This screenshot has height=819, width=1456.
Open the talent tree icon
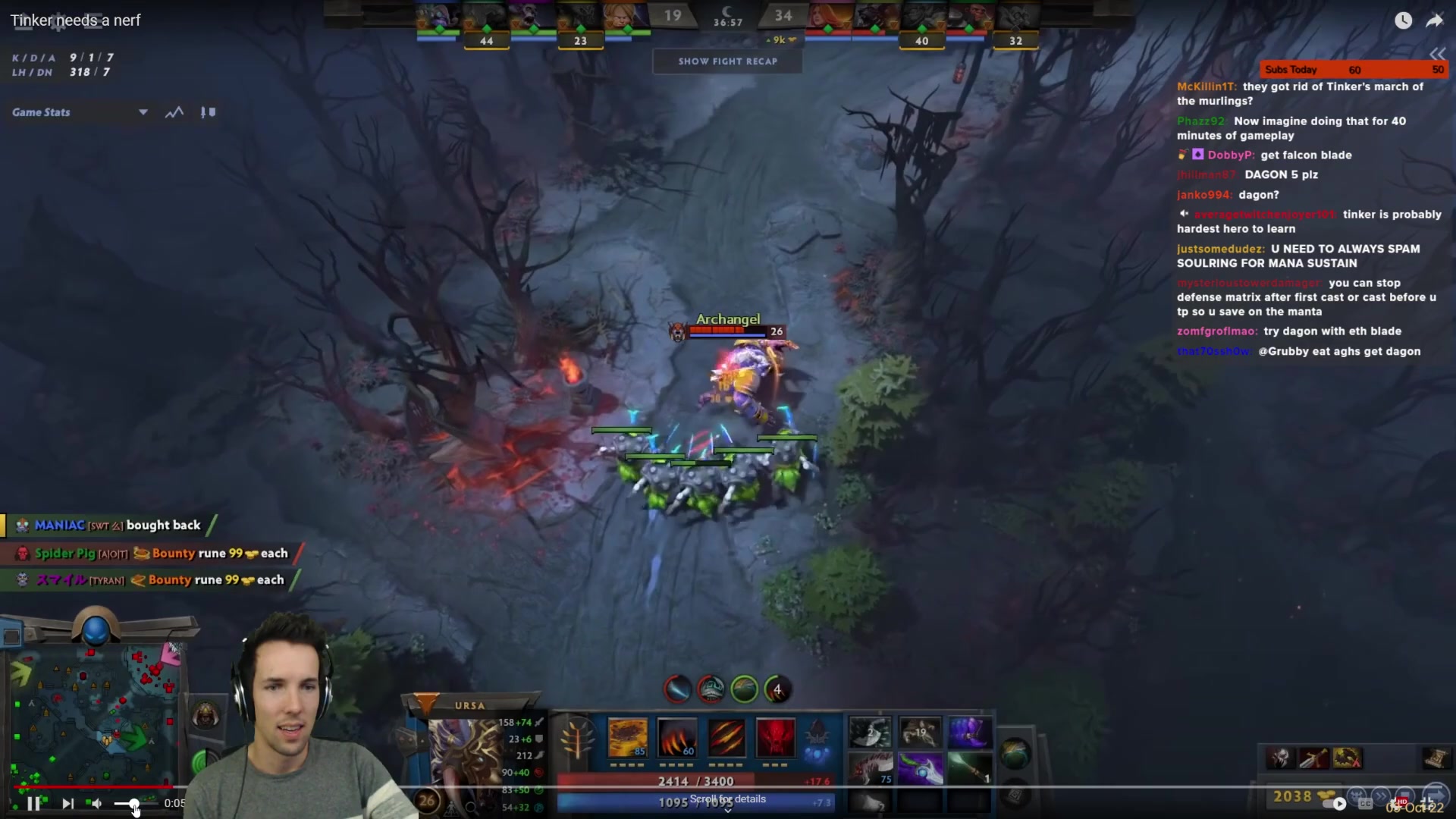(x=576, y=737)
